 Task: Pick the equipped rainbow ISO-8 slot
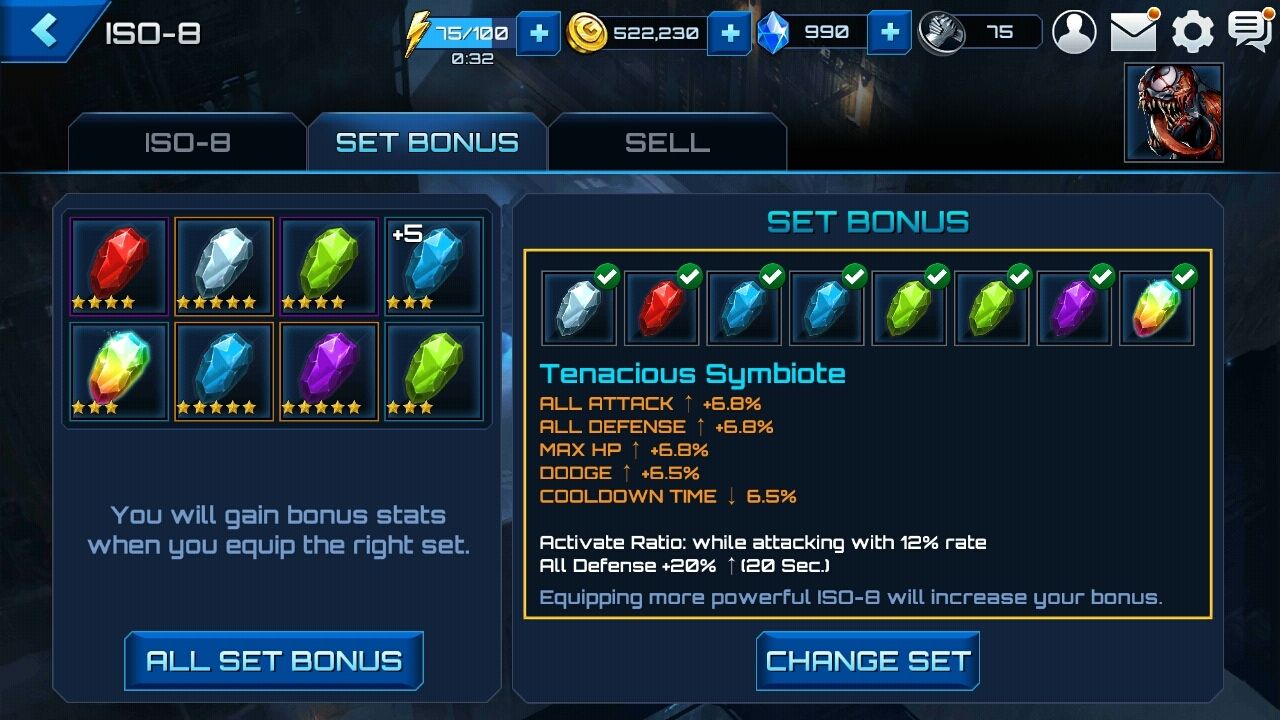pos(119,371)
